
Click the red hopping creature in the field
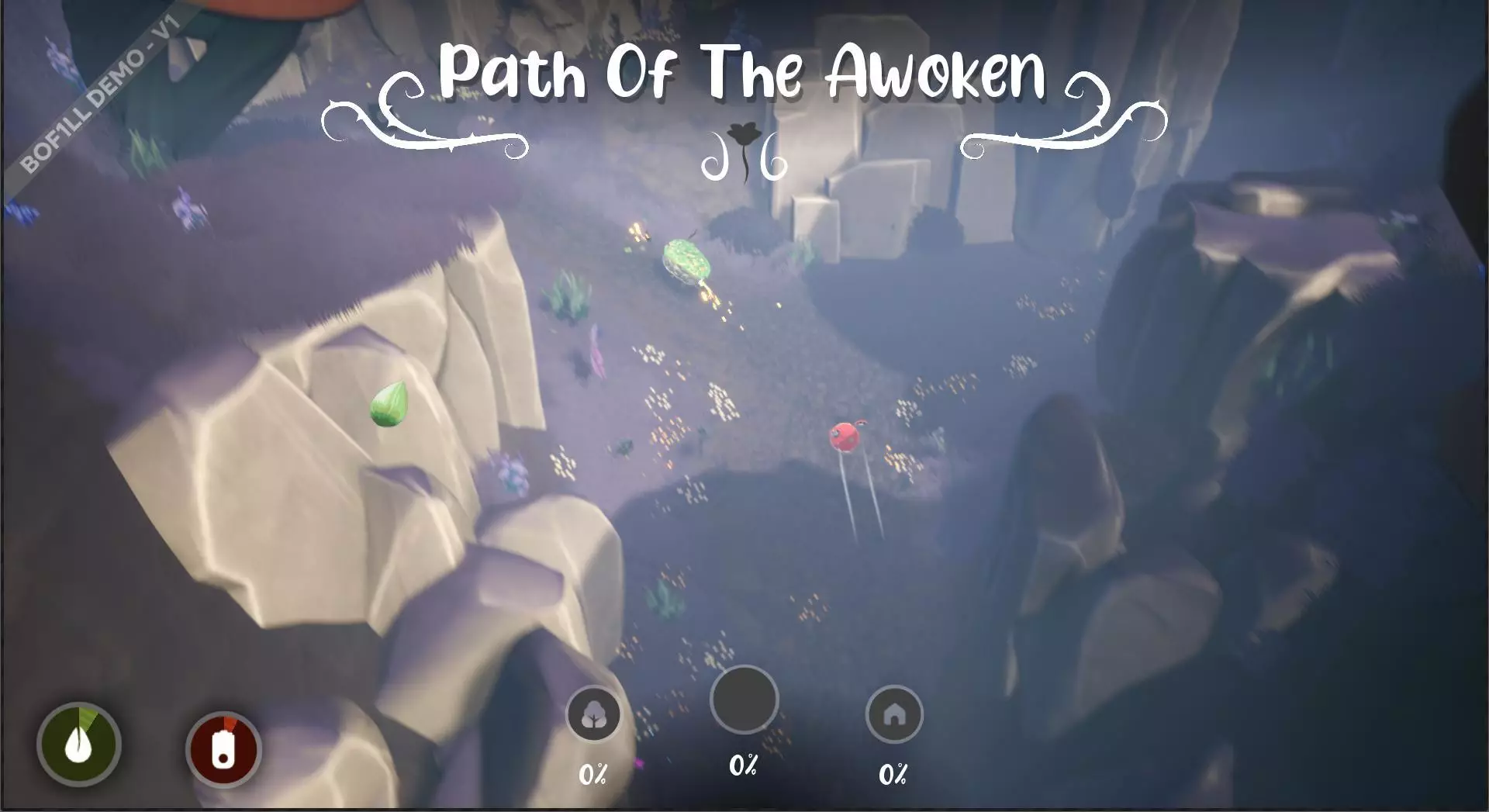click(845, 438)
